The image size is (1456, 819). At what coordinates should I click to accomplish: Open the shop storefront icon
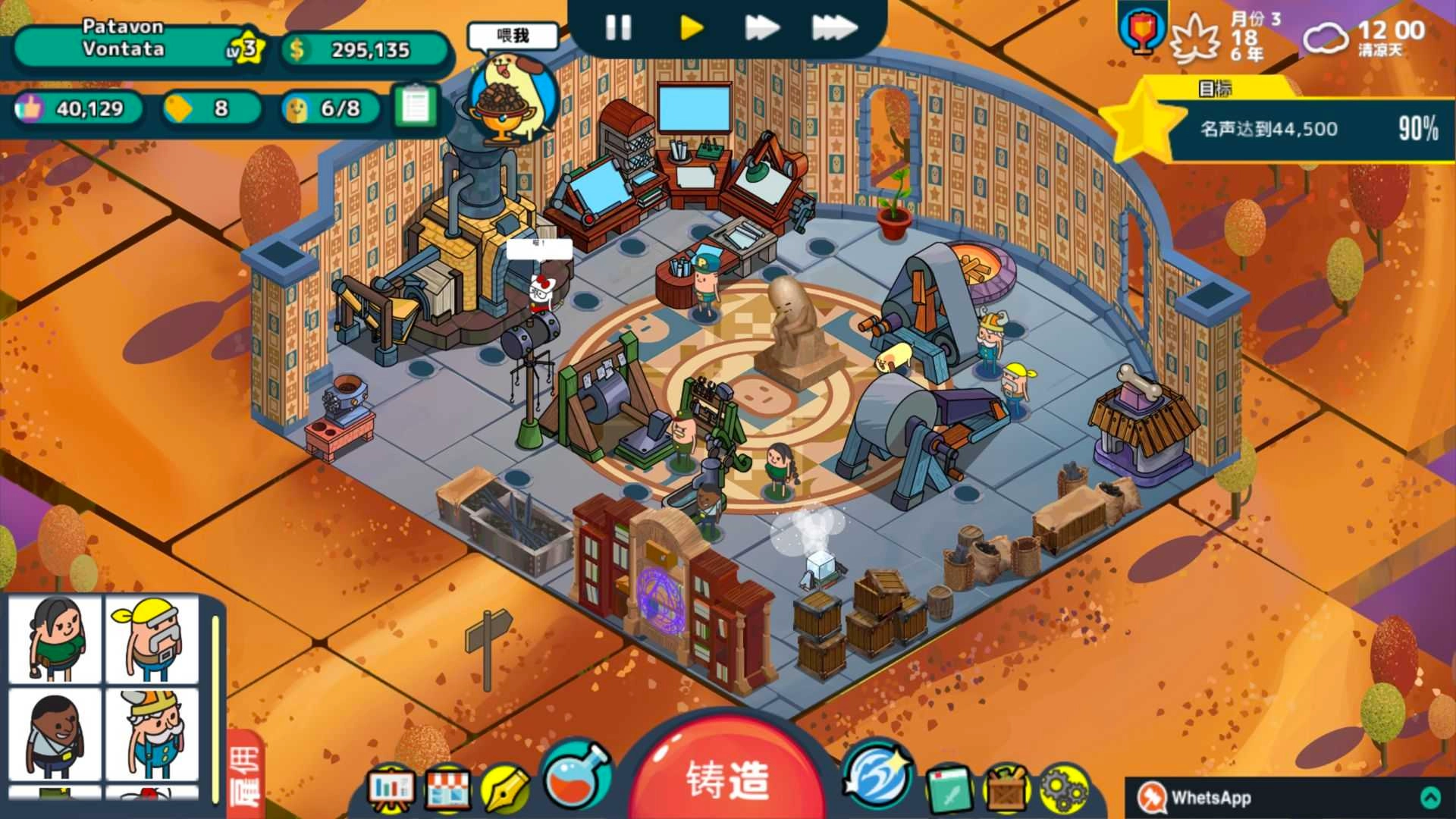pos(449,786)
